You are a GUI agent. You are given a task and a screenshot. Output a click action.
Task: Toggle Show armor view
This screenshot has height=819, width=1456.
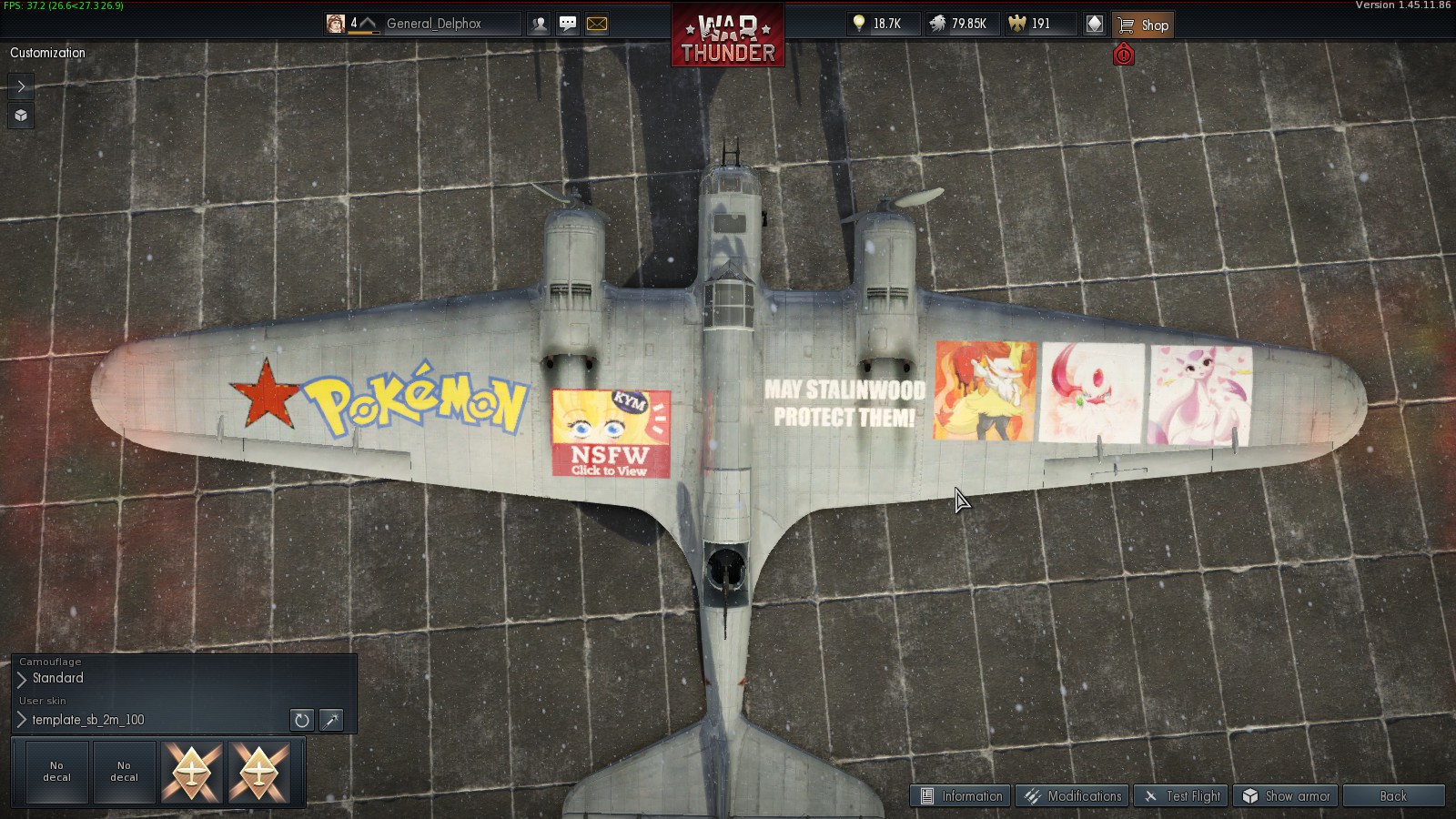click(1287, 796)
